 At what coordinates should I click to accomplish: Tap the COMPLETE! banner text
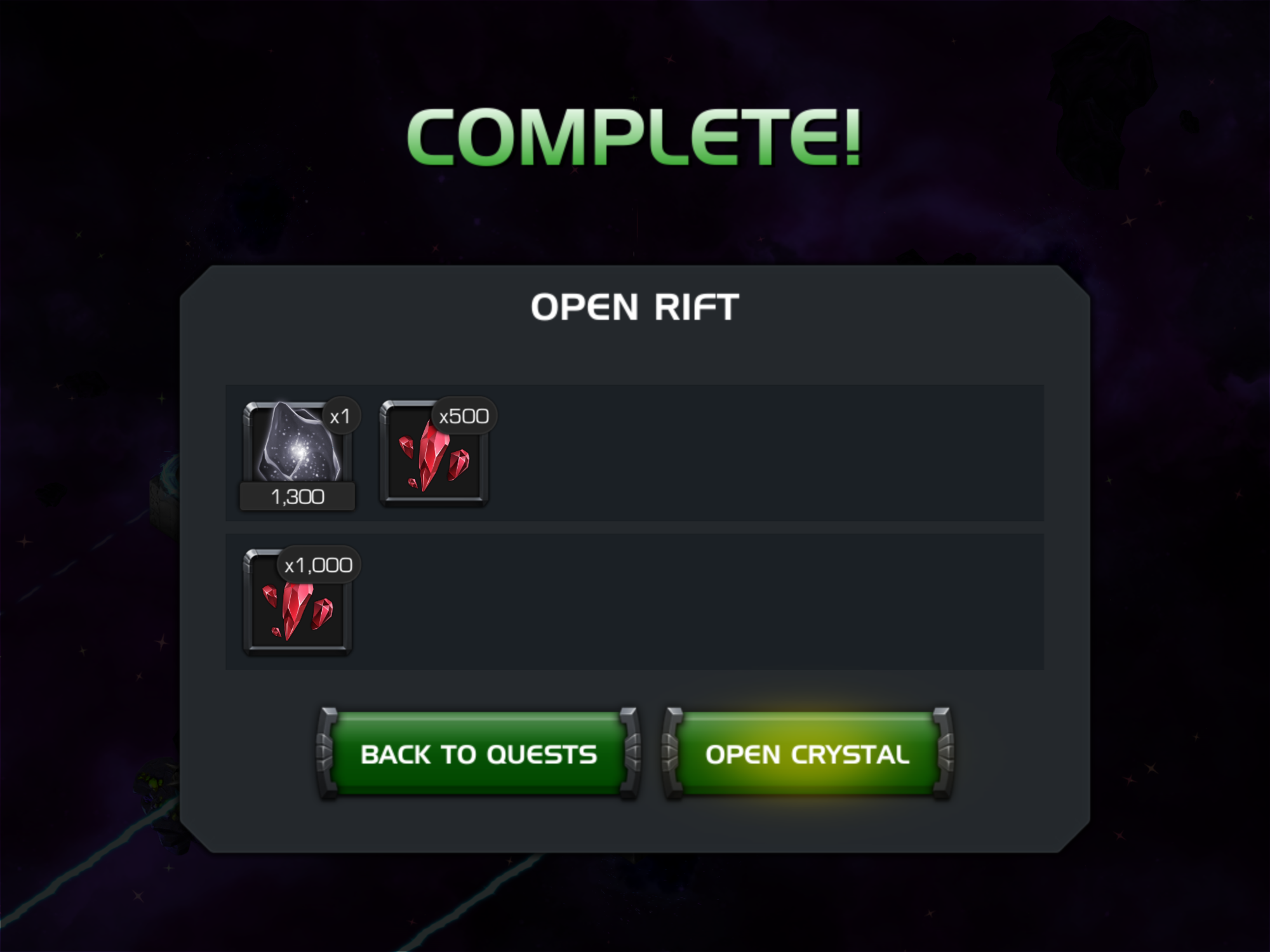[x=634, y=135]
